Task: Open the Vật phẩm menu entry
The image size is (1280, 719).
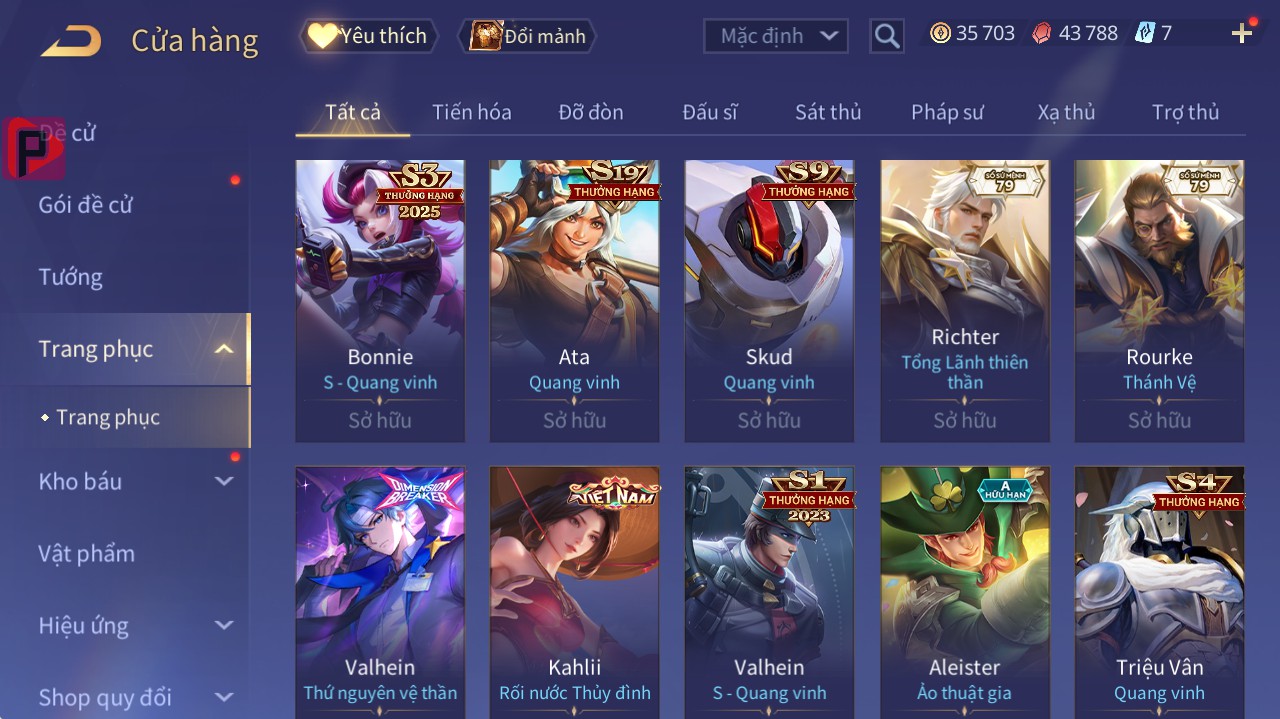Action: click(x=86, y=553)
